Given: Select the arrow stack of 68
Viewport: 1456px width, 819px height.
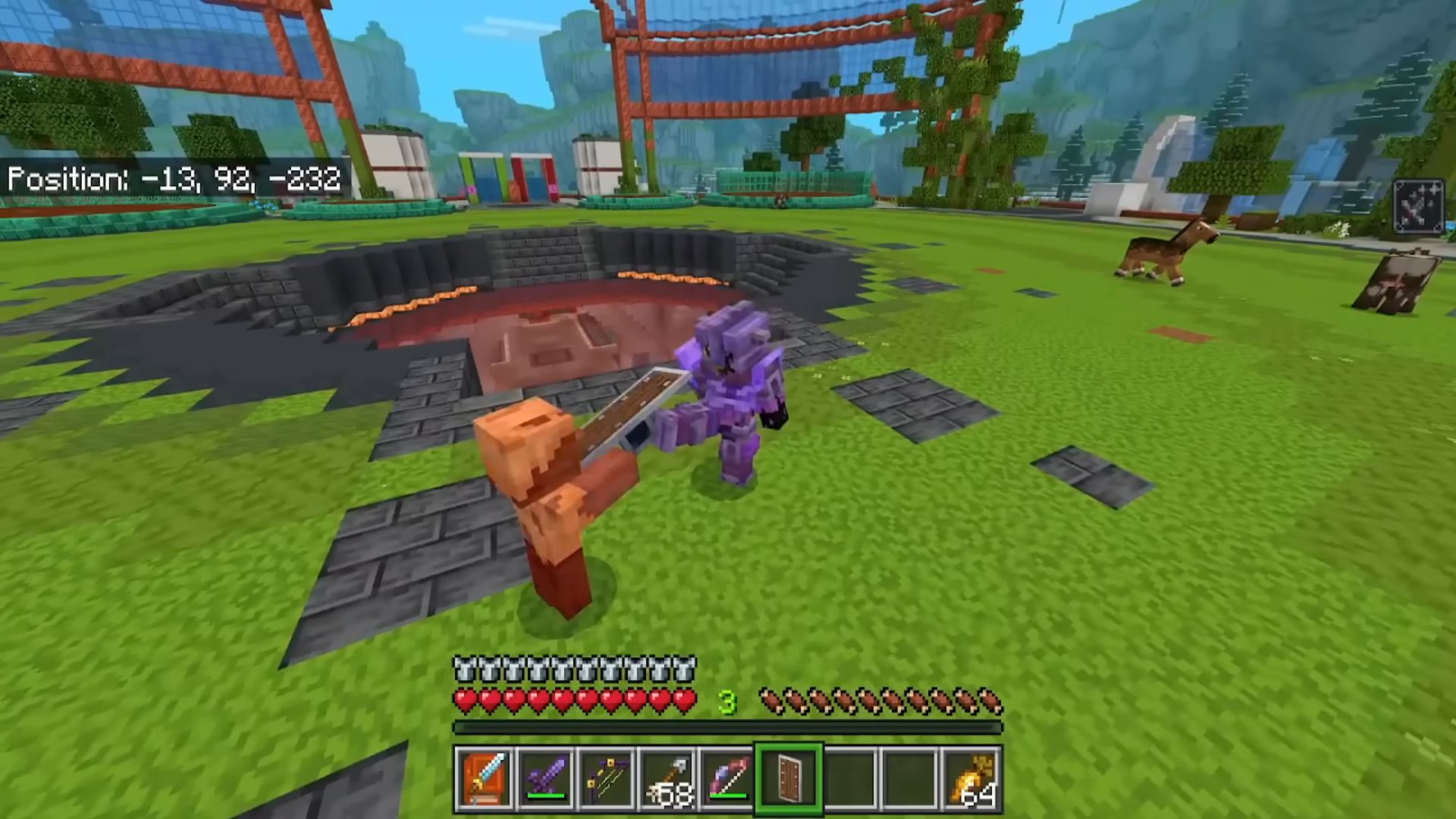Looking at the screenshot, I should coord(667,779).
